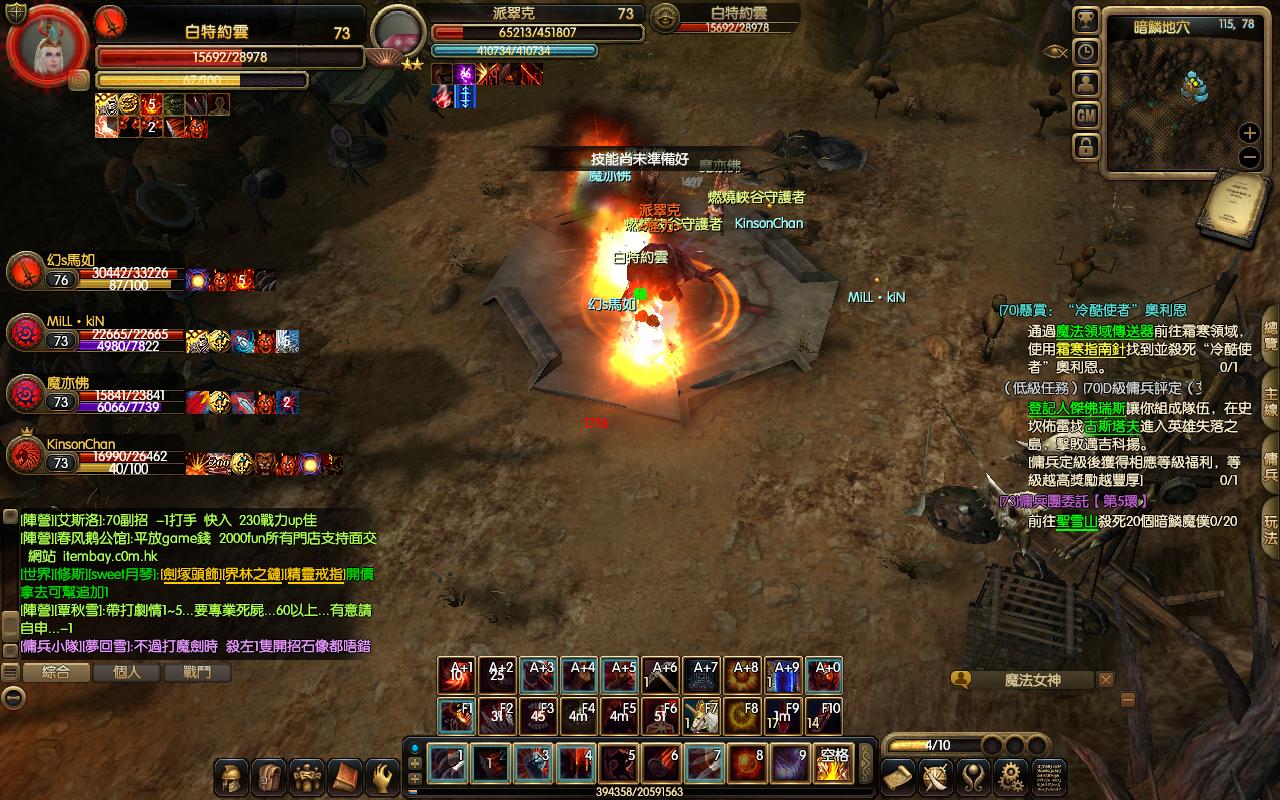This screenshot has height=800, width=1280.
Task: Open the helmet character icon
Action: point(232,776)
